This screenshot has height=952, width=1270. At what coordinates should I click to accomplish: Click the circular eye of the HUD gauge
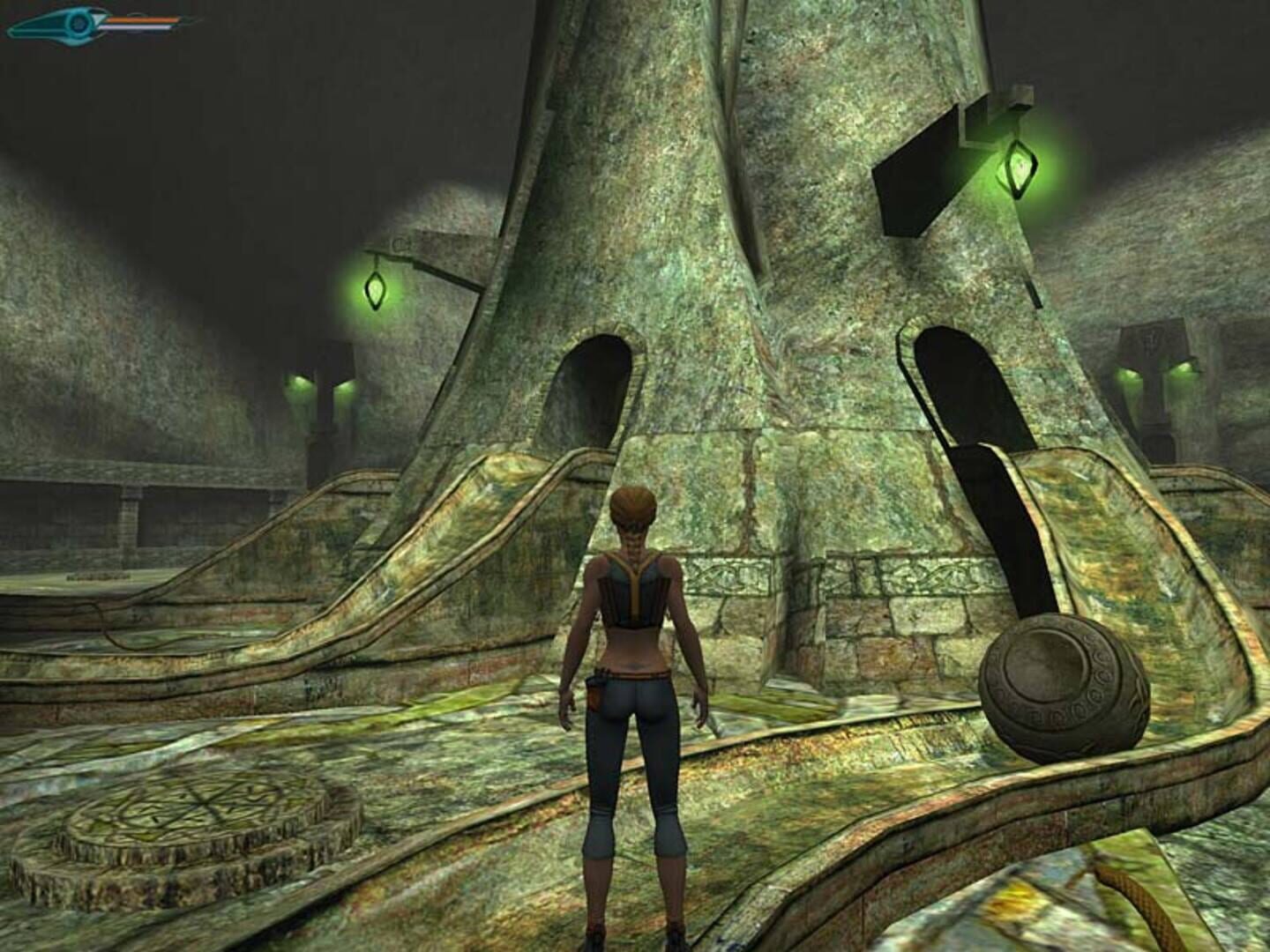(x=79, y=22)
